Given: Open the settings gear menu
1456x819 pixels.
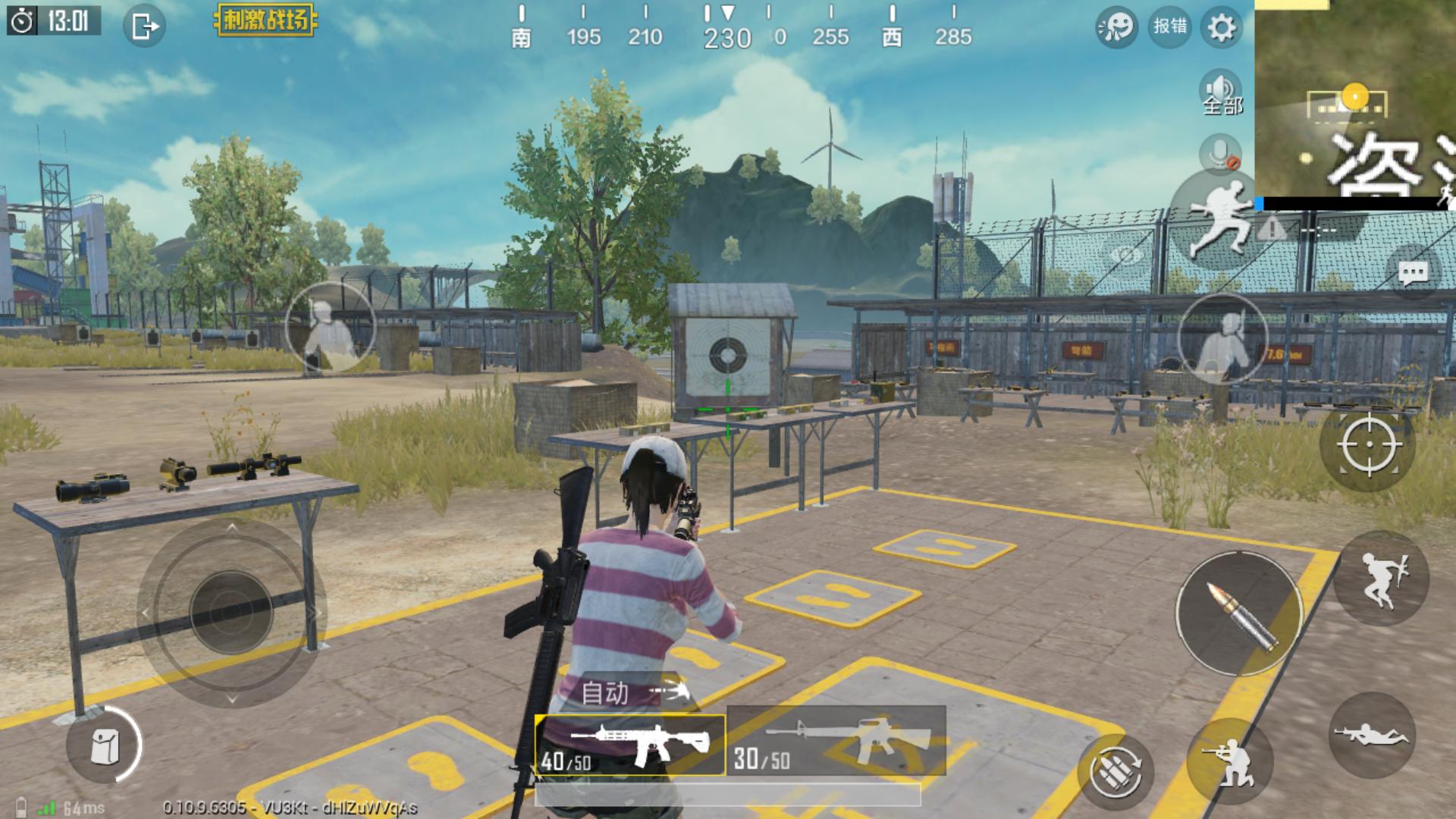Looking at the screenshot, I should point(1221,28).
